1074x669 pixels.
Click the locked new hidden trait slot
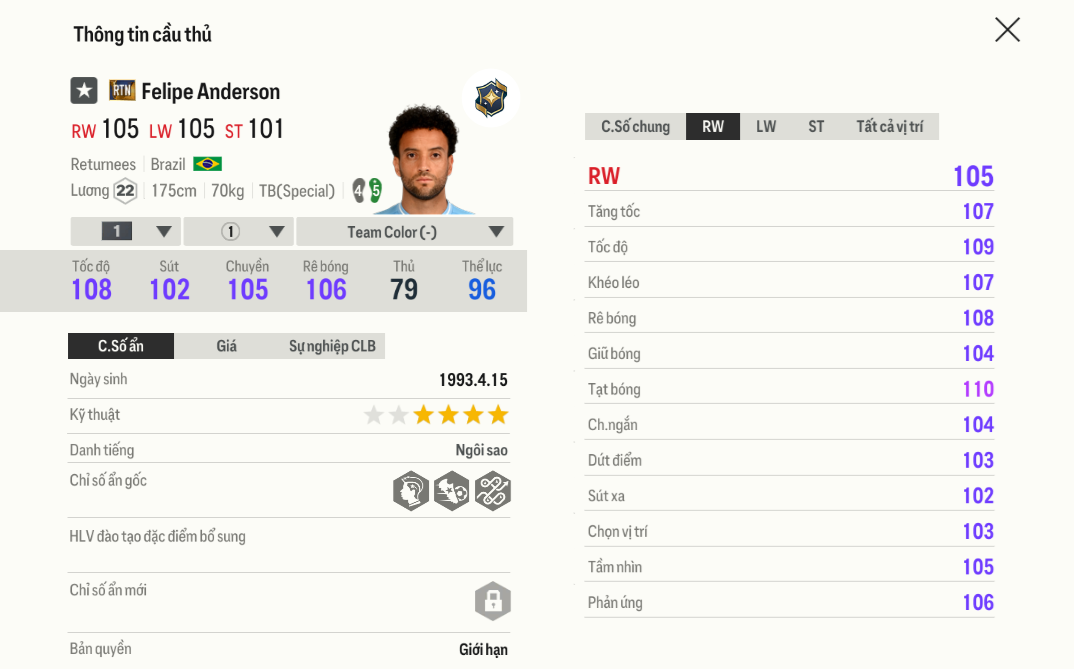point(492,601)
